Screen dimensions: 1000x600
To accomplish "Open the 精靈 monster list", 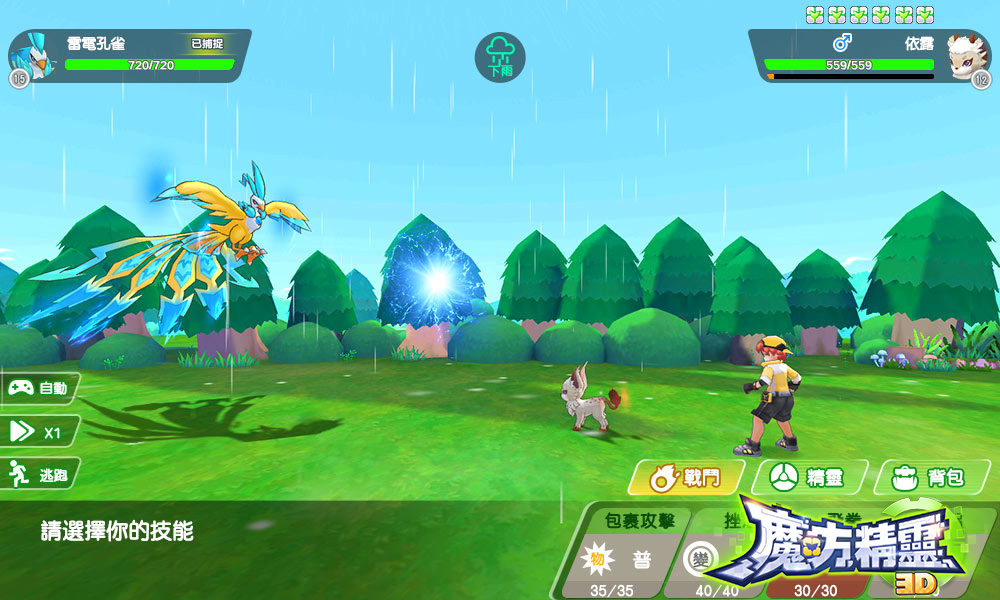I will coord(808,478).
